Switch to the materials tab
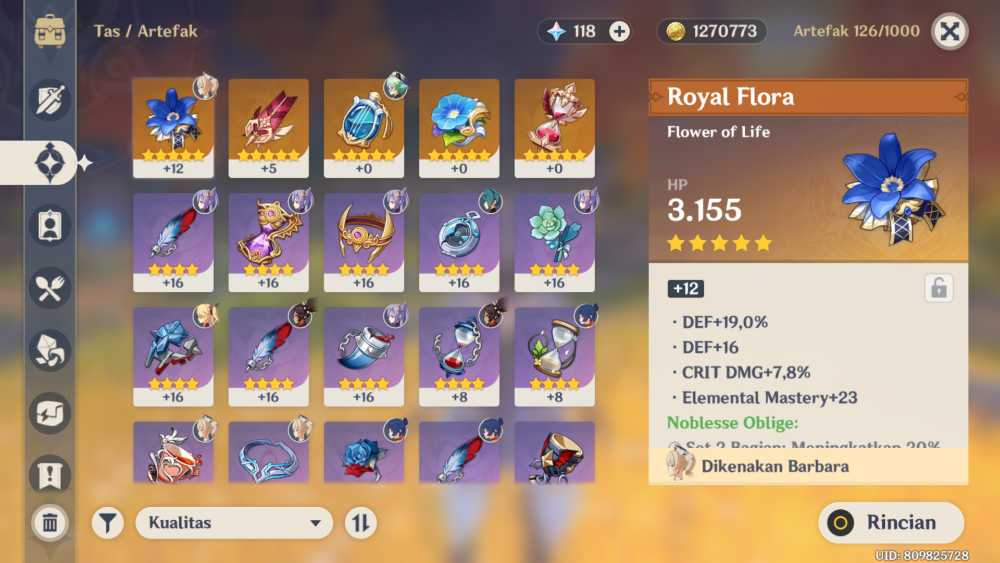The width and height of the screenshot is (1000, 563). (x=50, y=350)
